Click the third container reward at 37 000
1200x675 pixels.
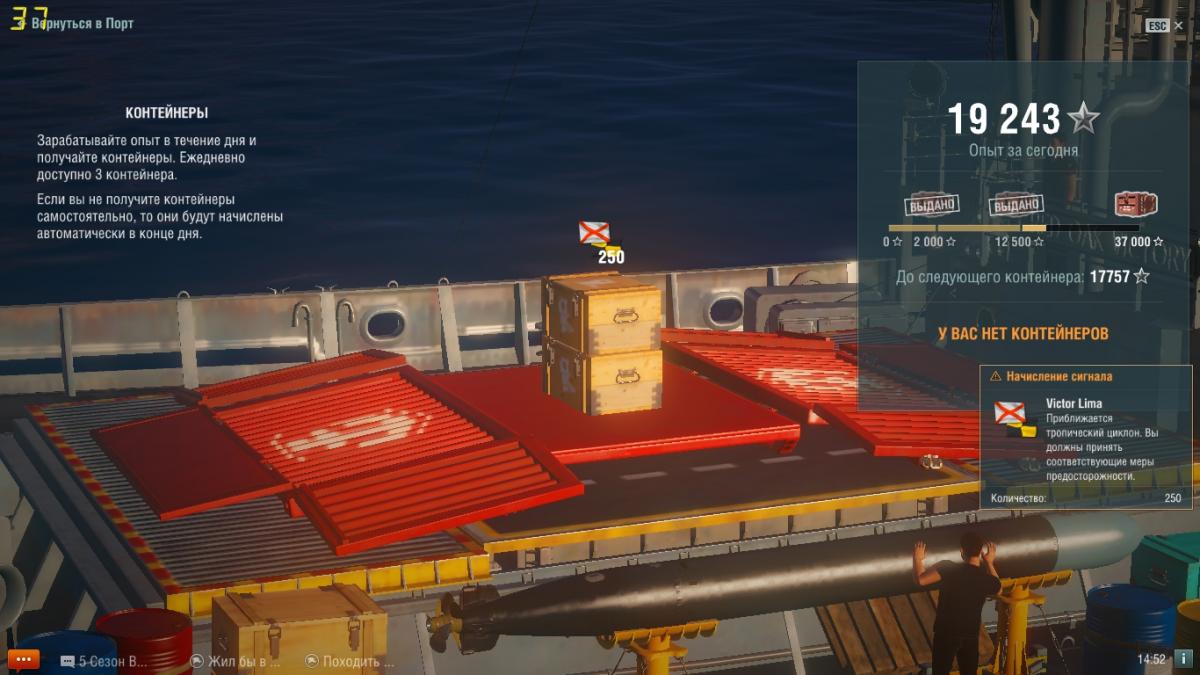(1135, 205)
